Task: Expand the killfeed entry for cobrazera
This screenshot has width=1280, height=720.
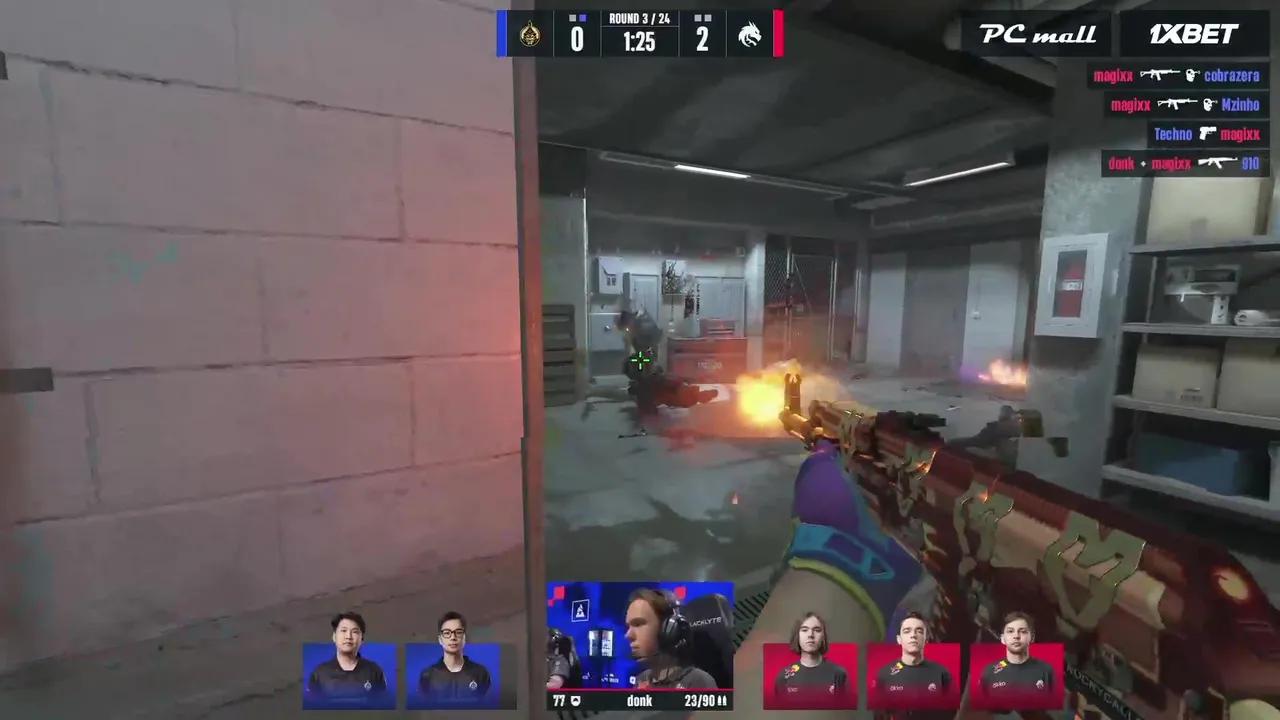Action: coord(1232,75)
